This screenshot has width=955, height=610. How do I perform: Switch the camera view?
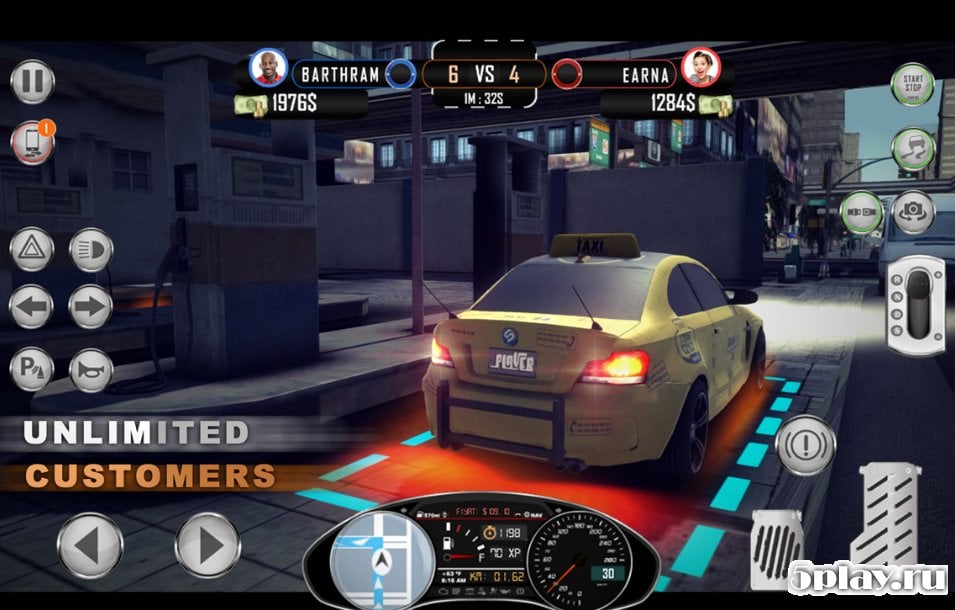913,212
